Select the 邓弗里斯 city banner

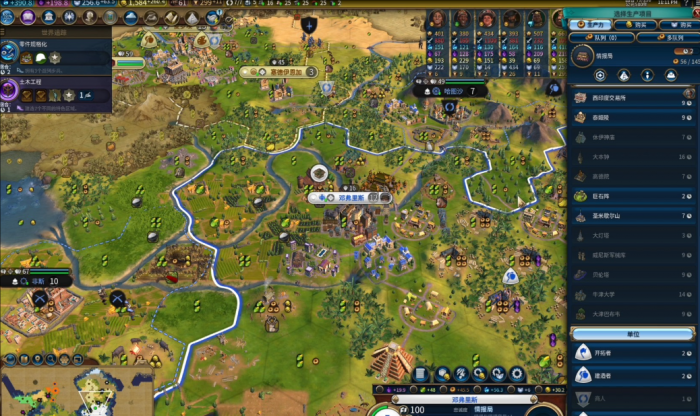point(349,198)
